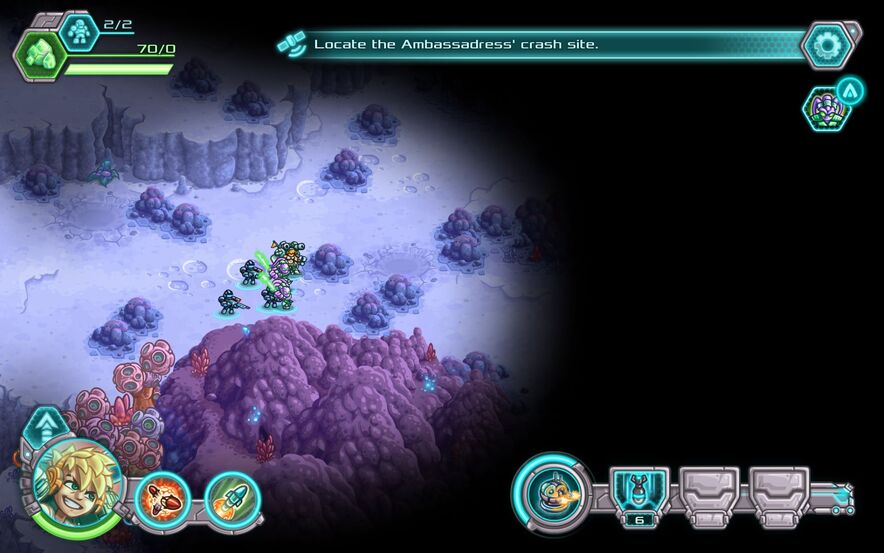Deploy the flamethrower turret power
Image resolution: width=884 pixels, height=553 pixels.
(551, 492)
